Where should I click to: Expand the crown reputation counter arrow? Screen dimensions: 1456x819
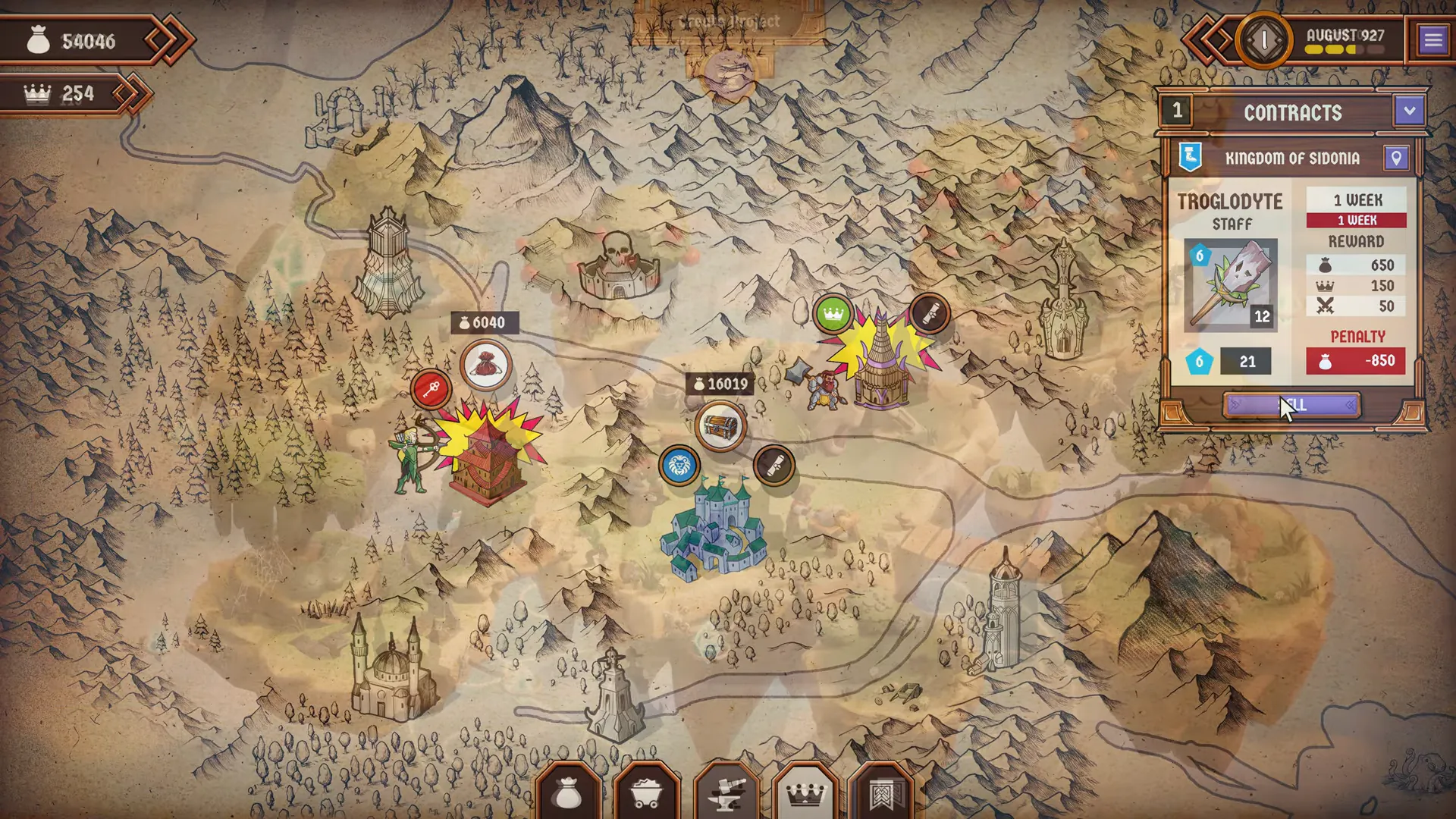click(x=132, y=93)
